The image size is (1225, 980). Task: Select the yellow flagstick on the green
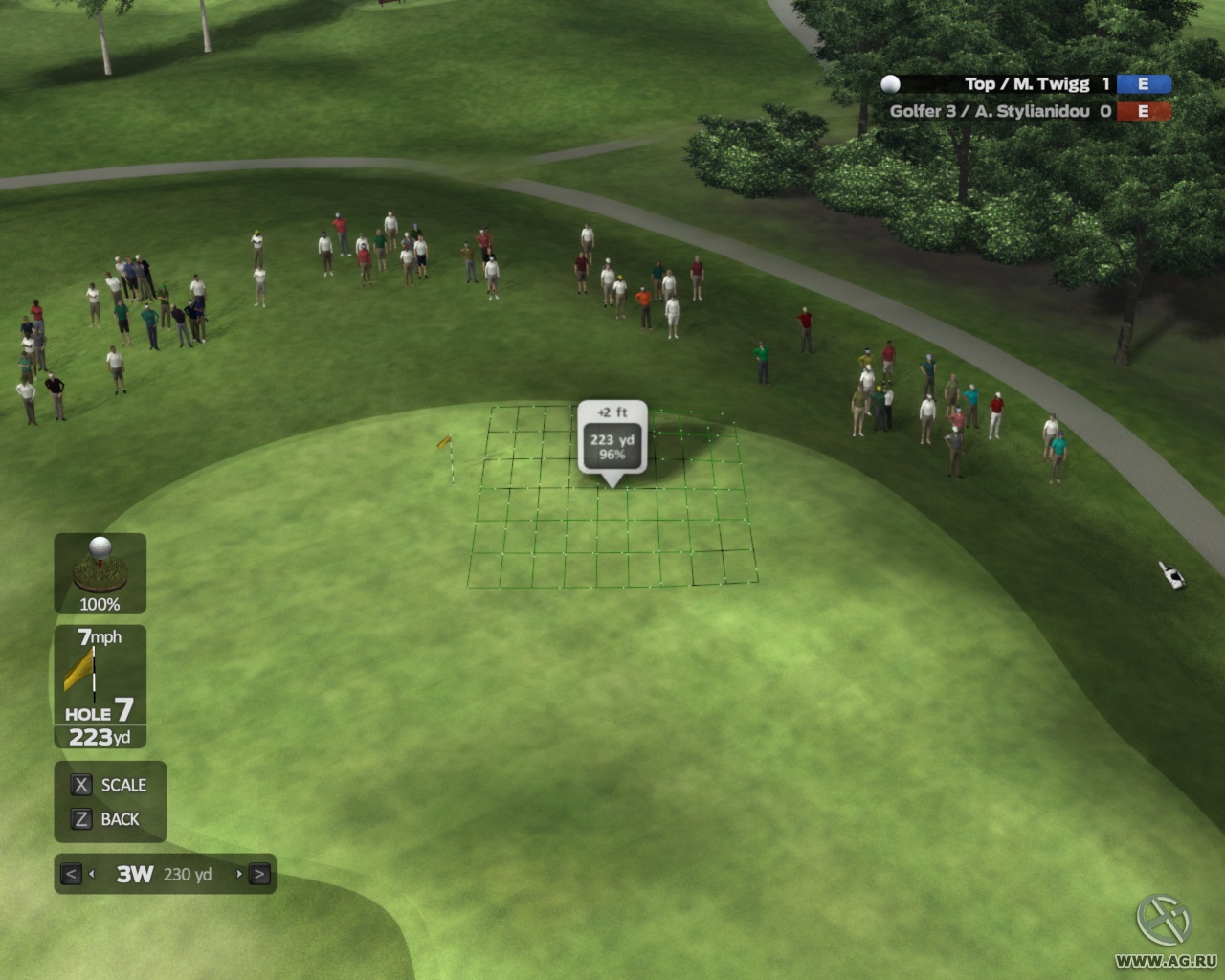click(x=446, y=450)
